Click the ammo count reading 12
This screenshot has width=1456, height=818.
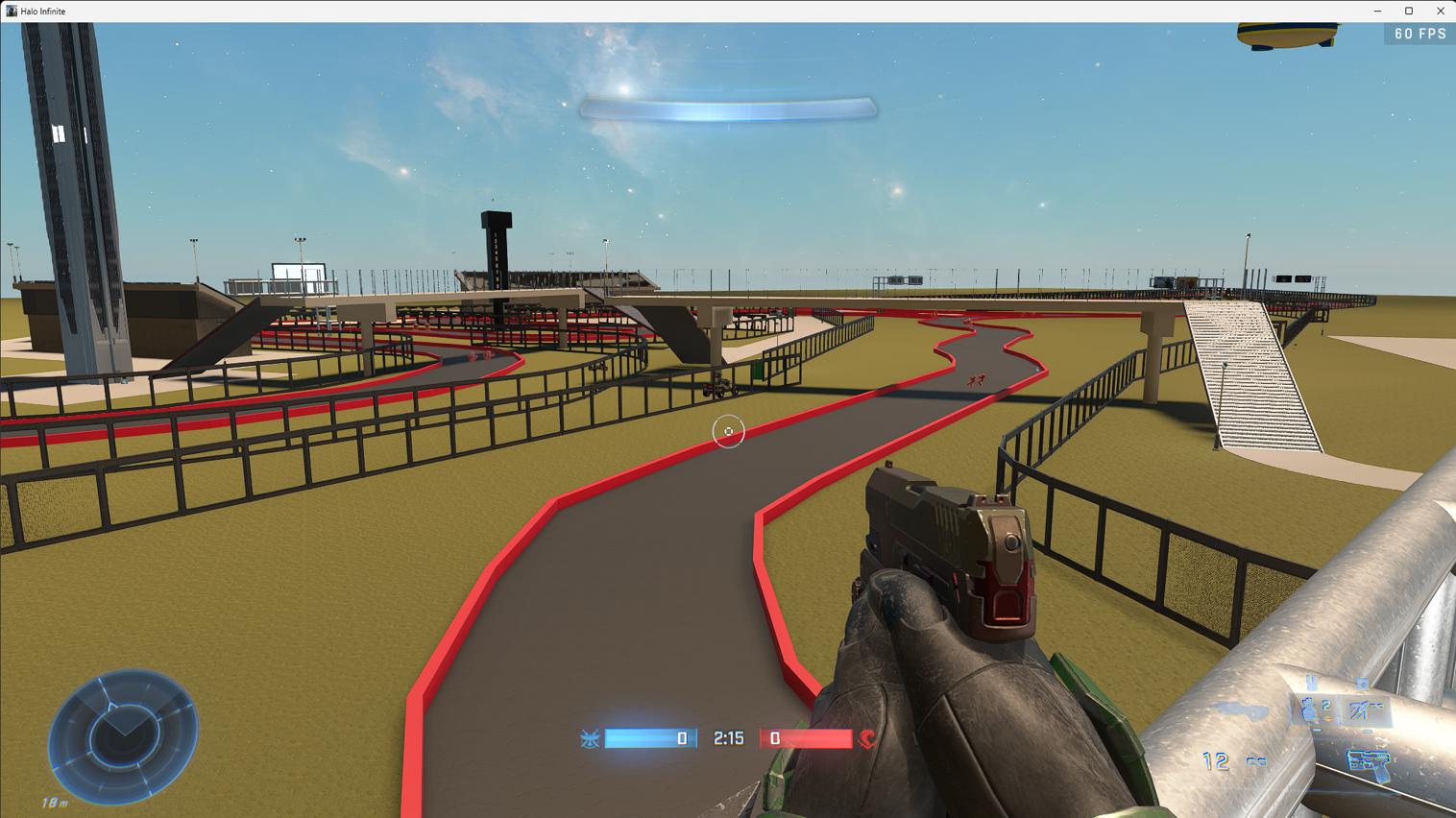pyautogui.click(x=1214, y=759)
